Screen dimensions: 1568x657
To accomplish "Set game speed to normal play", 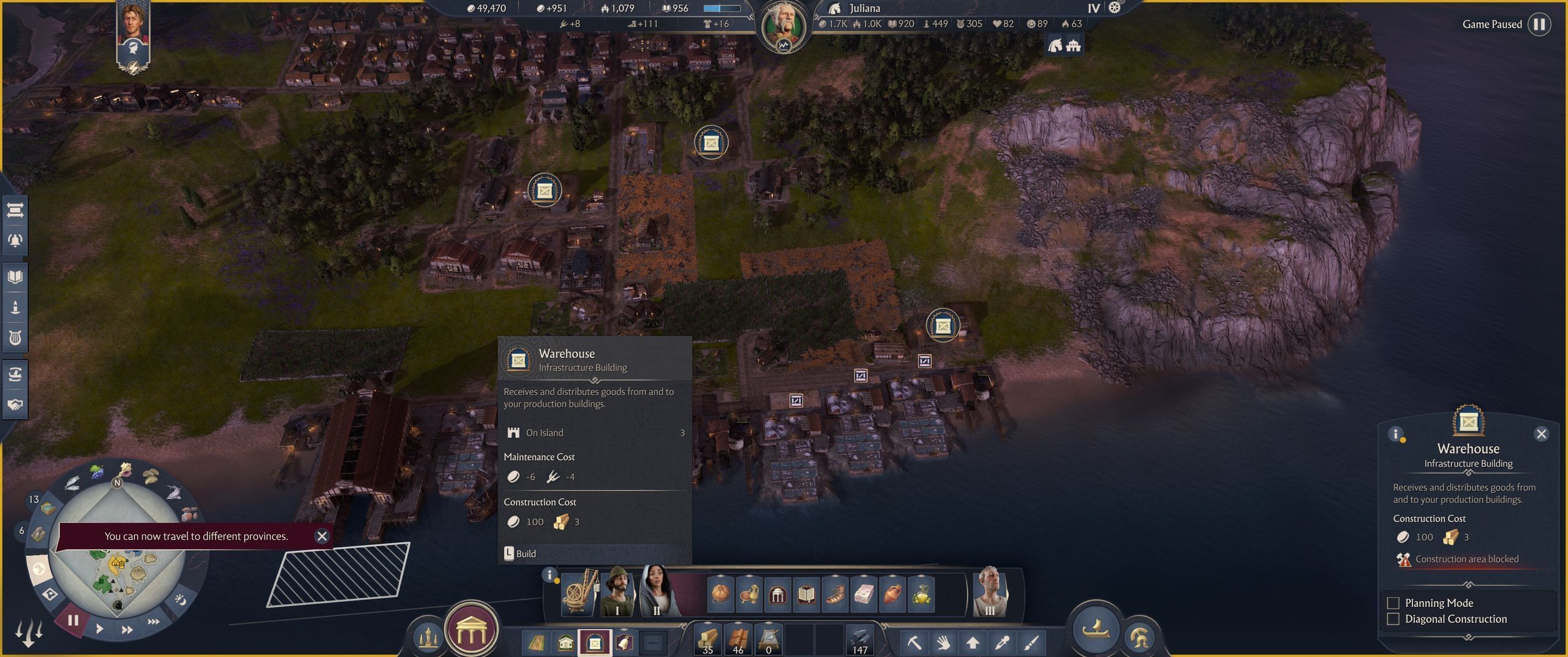I will (x=99, y=628).
